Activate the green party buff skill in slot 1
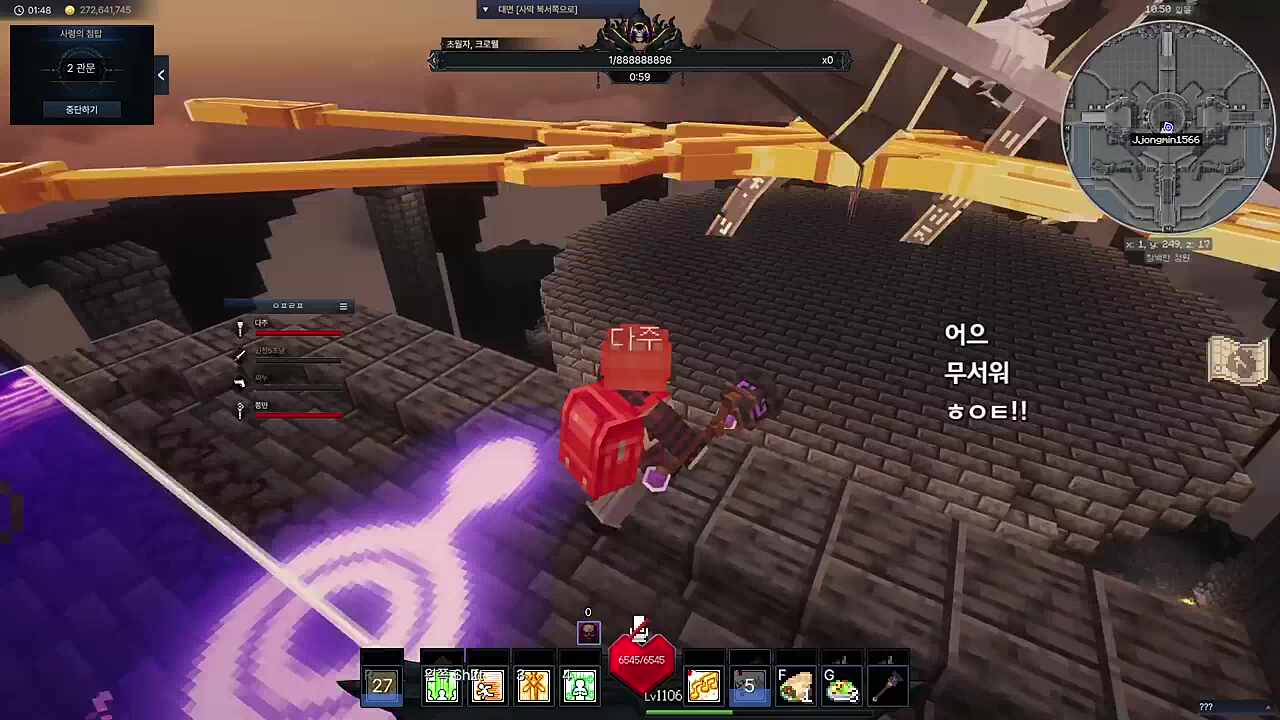 coord(441,684)
